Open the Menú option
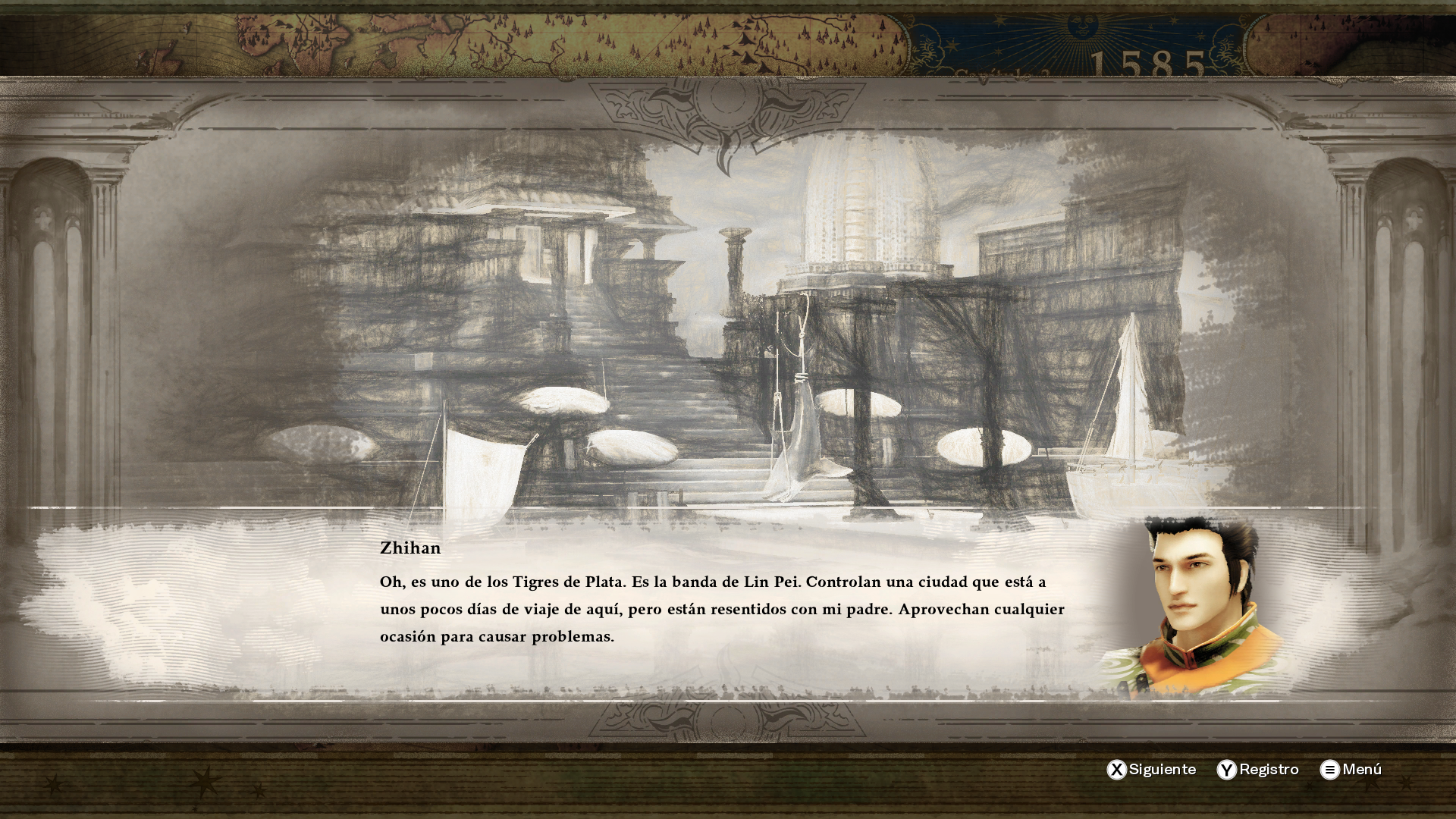The height and width of the screenshot is (819, 1456). pos(1351,769)
